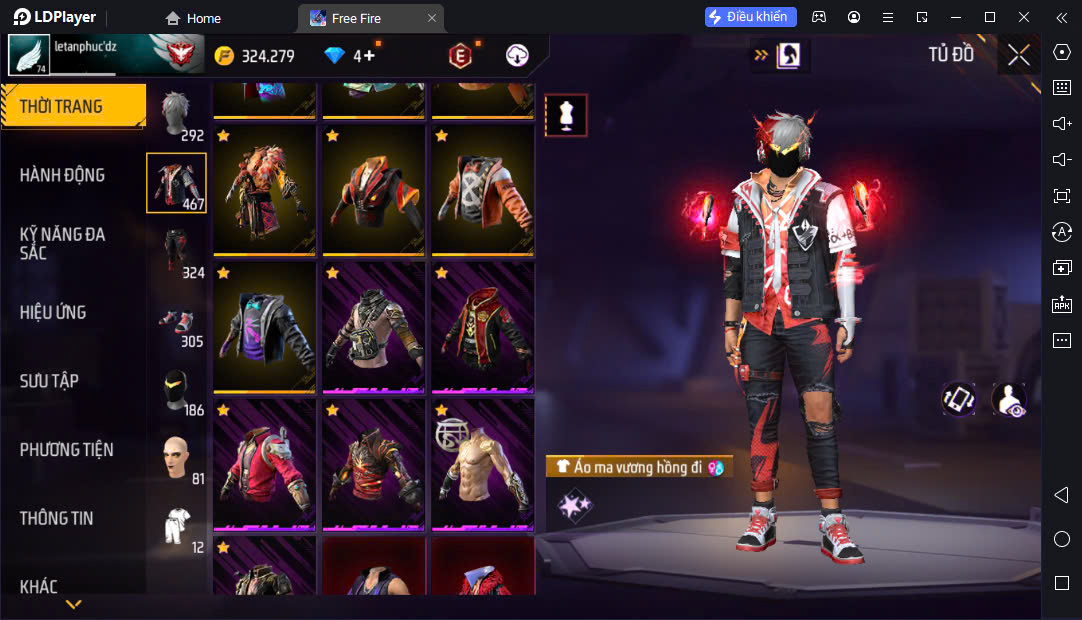Open the shoes subcategory with 305 items

[177, 322]
